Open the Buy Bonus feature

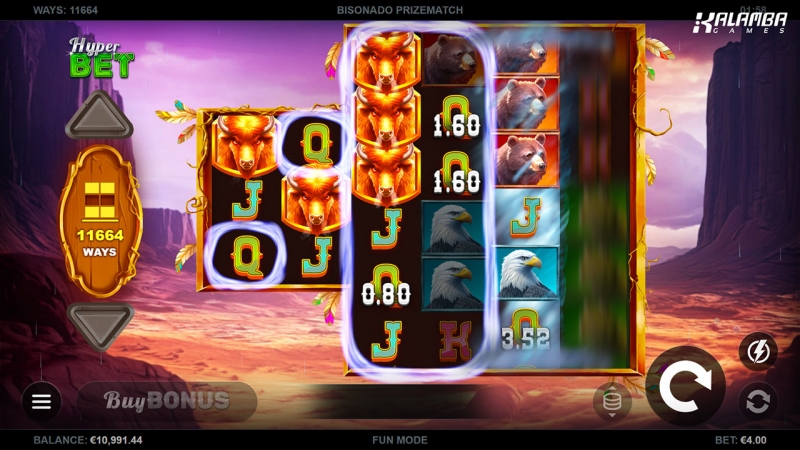[x=167, y=401]
